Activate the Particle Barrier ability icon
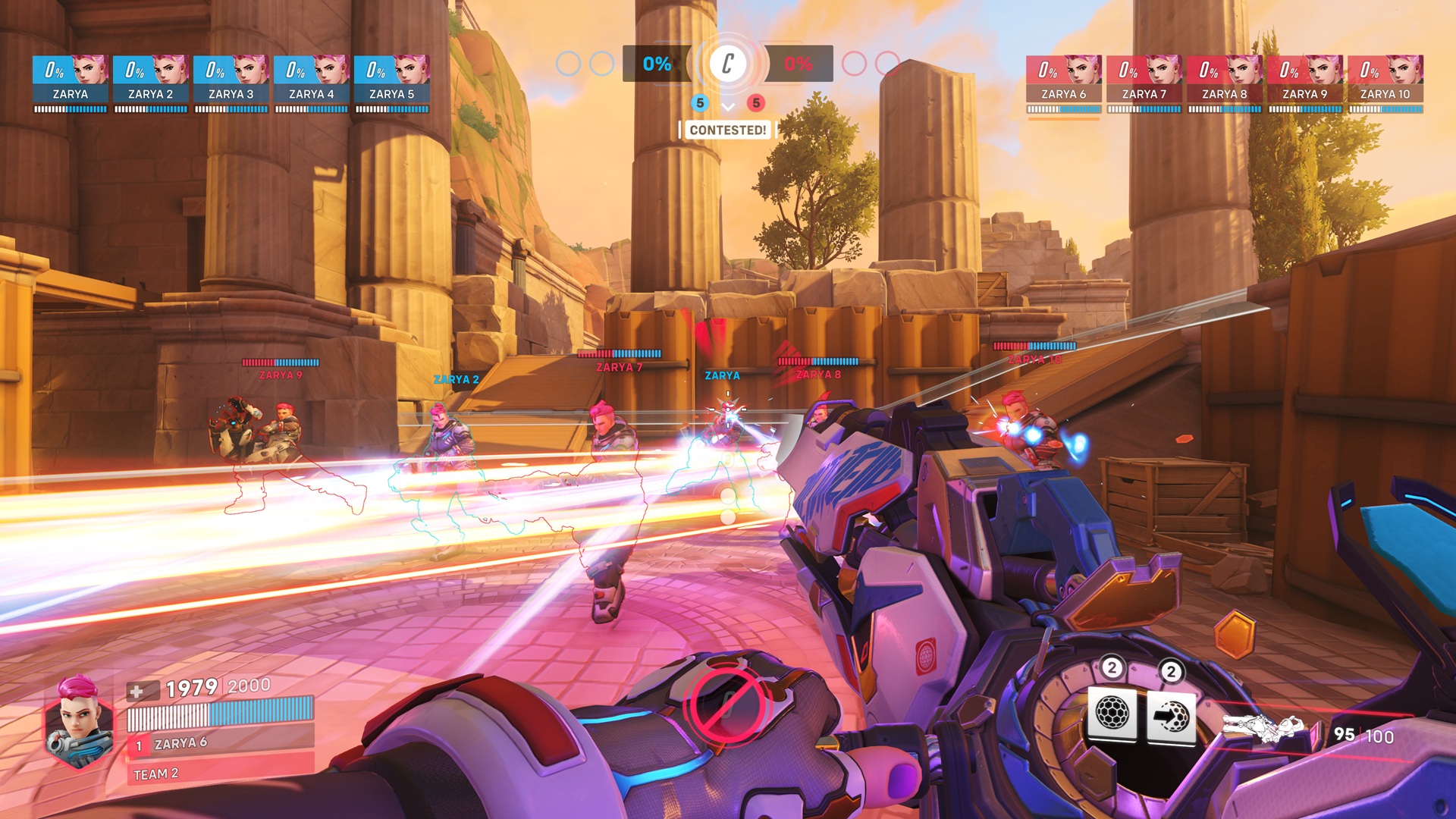This screenshot has height=819, width=1456. [1112, 713]
